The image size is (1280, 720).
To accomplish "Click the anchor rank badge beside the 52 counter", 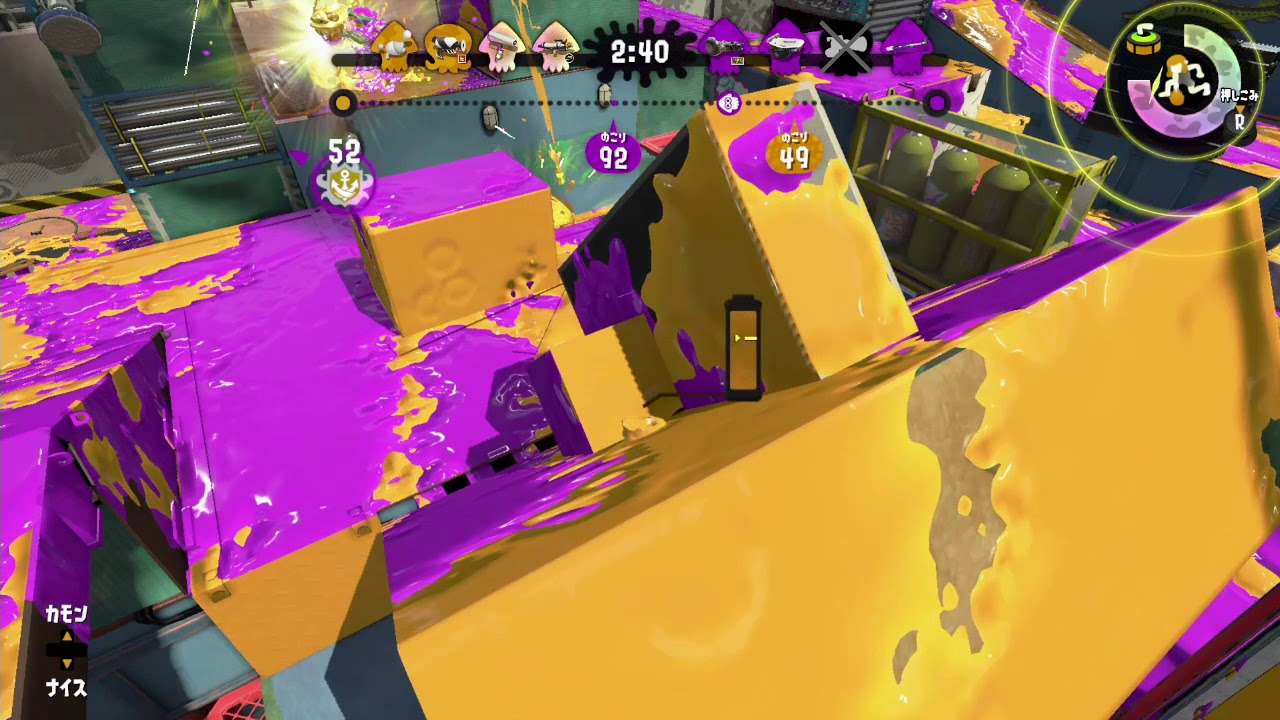I will 345,186.
